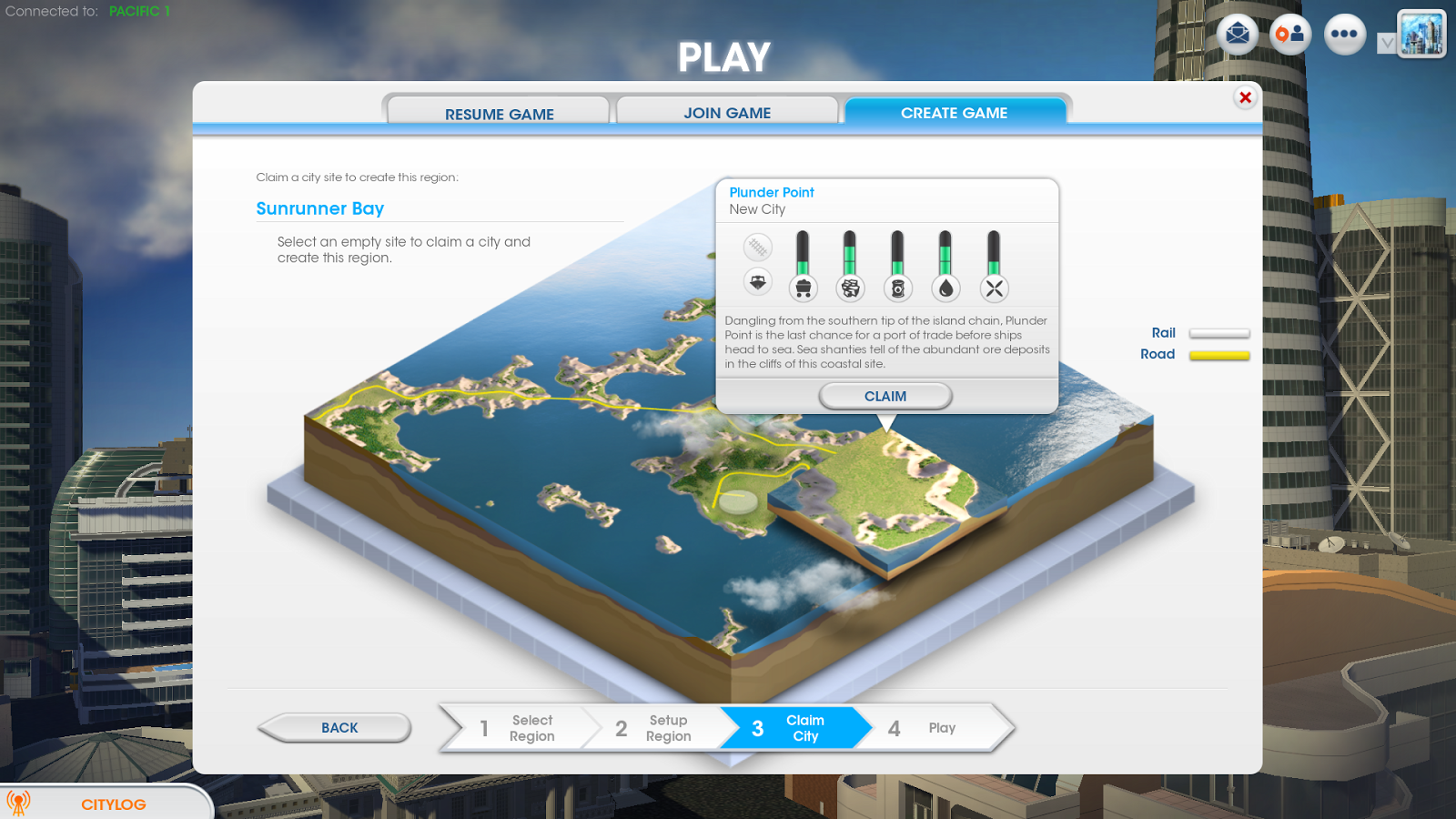This screenshot has height=819, width=1456.
Task: Click the wind turbine resource icon
Action: point(995,288)
